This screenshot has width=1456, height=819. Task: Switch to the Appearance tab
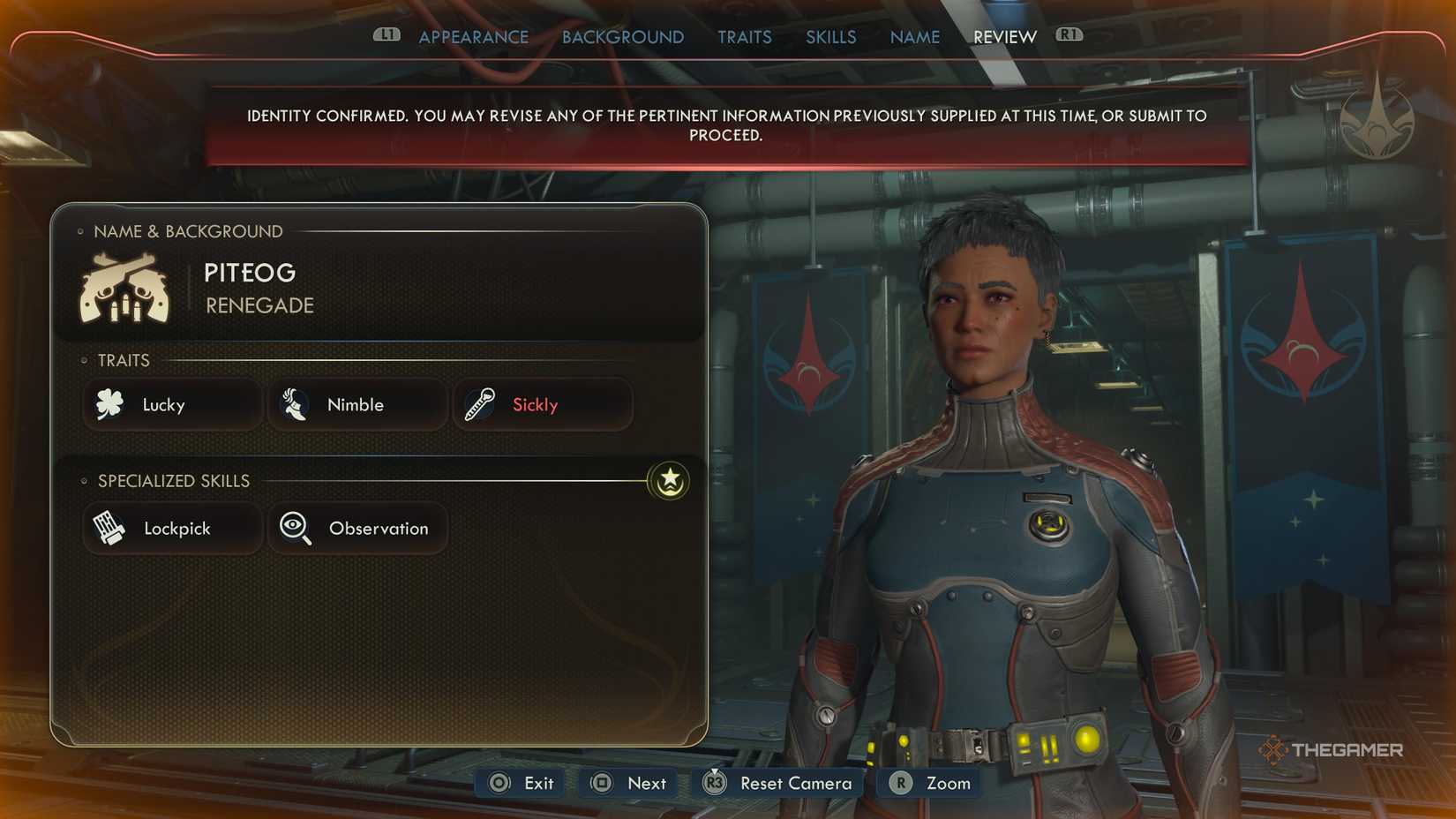(x=474, y=37)
